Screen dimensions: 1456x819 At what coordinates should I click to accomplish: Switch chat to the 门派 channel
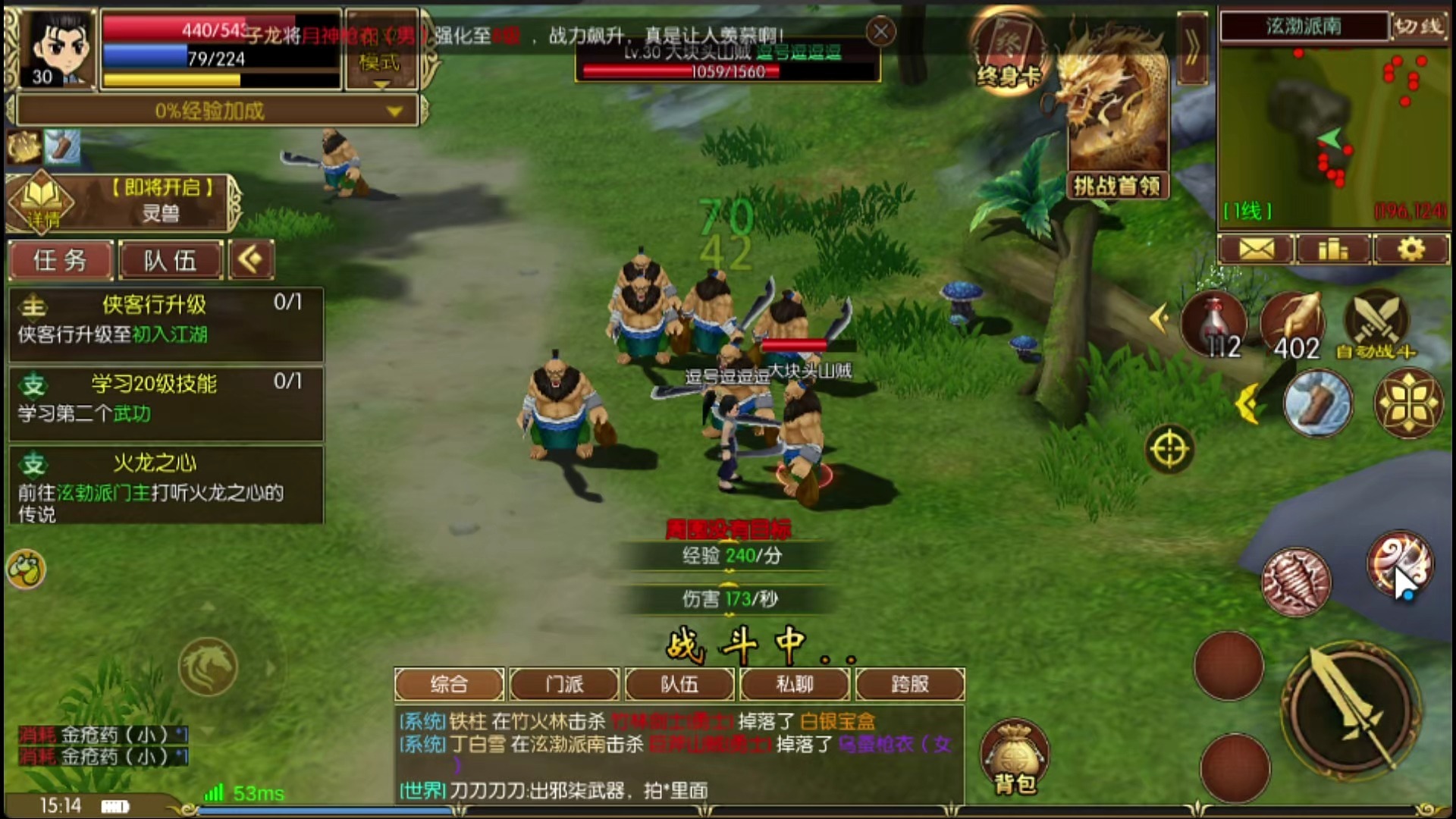[x=564, y=684]
